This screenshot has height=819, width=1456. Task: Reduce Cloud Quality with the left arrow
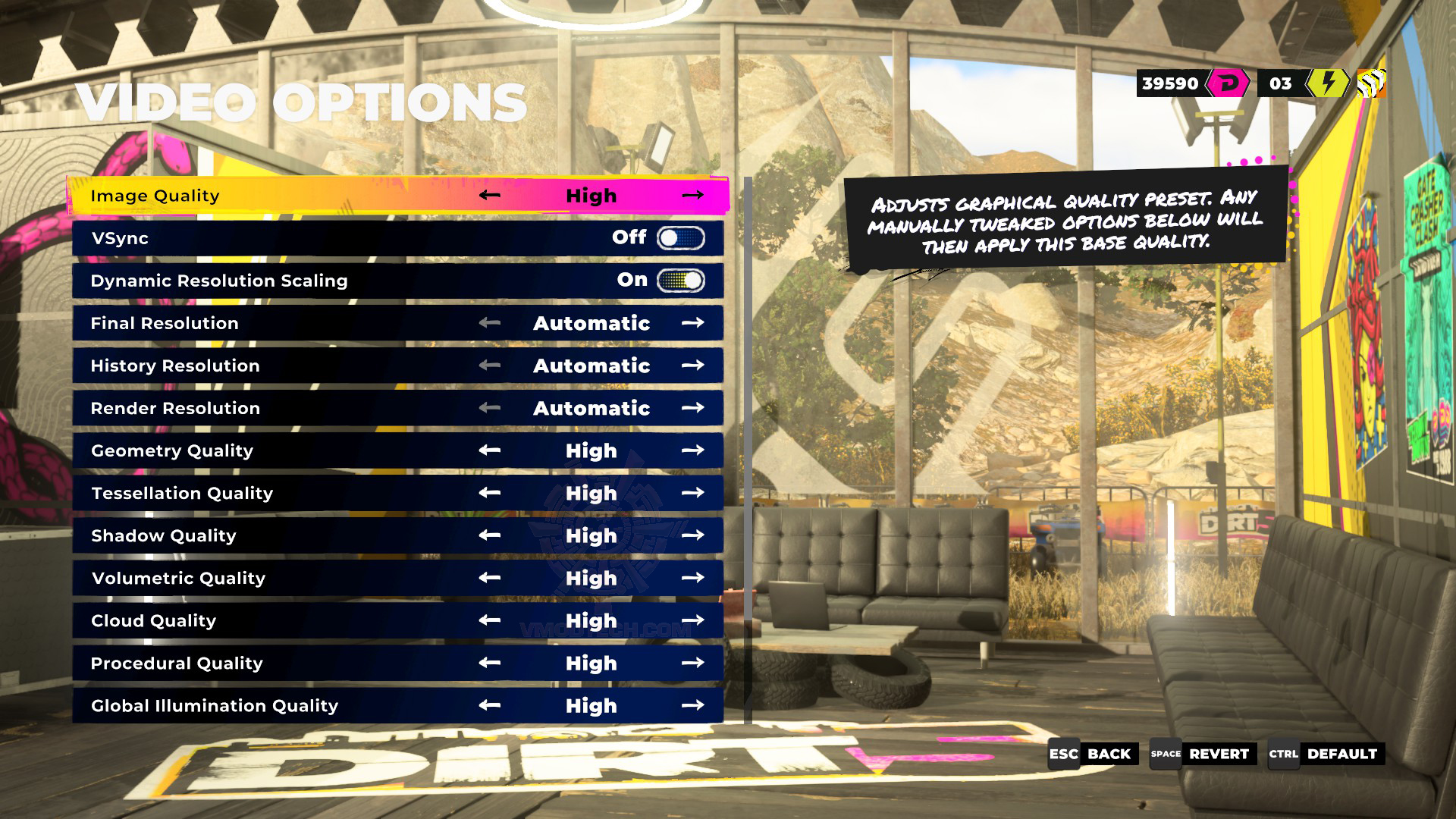(490, 620)
